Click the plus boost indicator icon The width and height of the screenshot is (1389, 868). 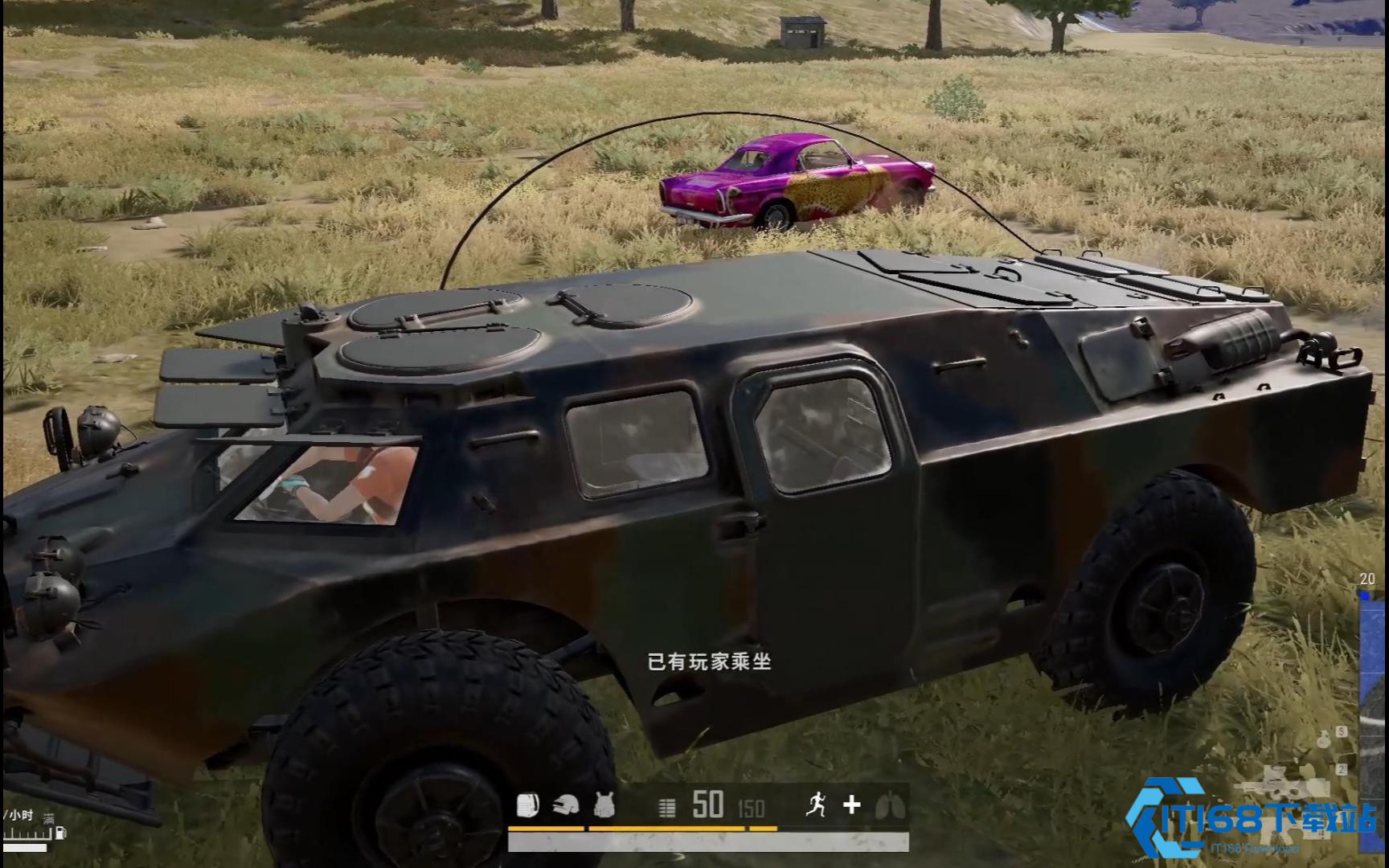pyautogui.click(x=852, y=804)
